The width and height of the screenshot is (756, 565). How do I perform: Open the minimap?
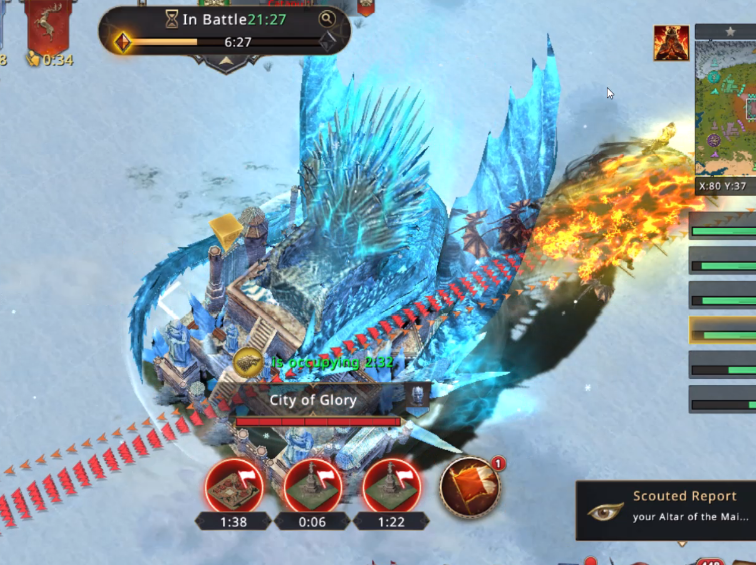(726, 108)
